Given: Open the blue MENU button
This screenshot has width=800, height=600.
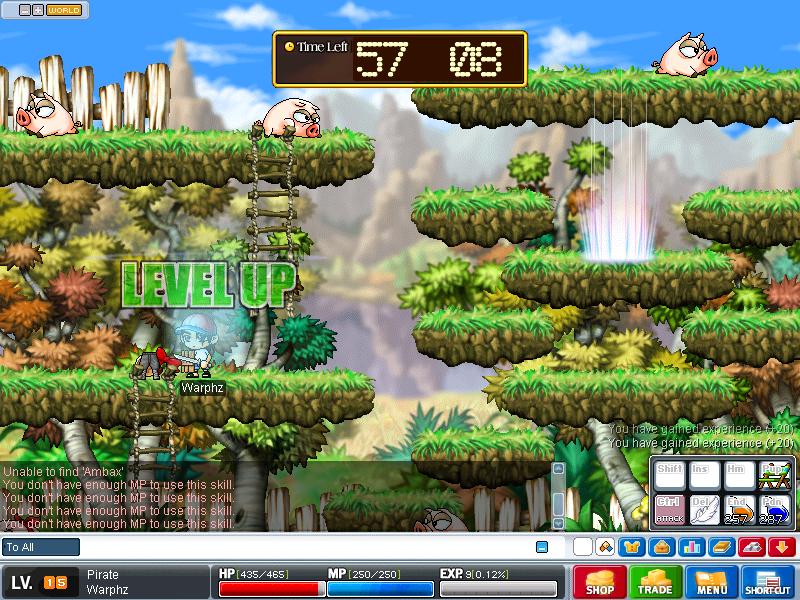Looking at the screenshot, I should click(x=712, y=582).
